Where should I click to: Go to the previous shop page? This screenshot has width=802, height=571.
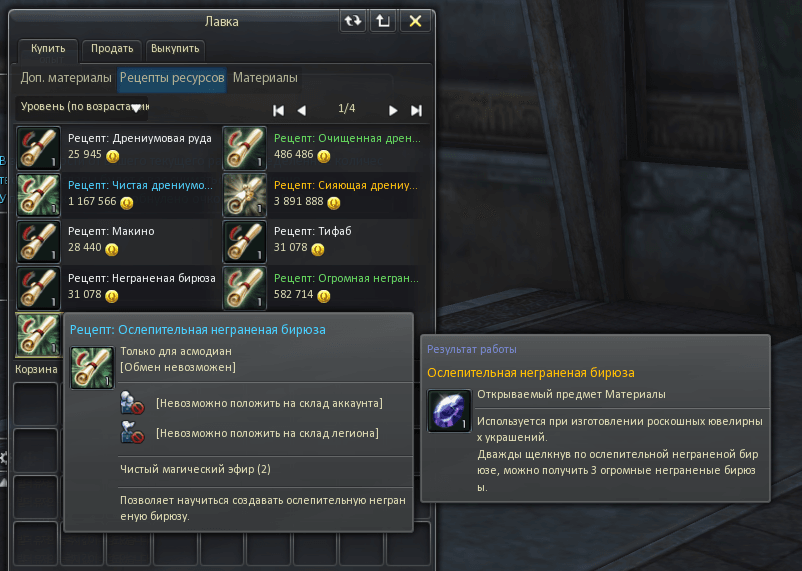point(302,110)
